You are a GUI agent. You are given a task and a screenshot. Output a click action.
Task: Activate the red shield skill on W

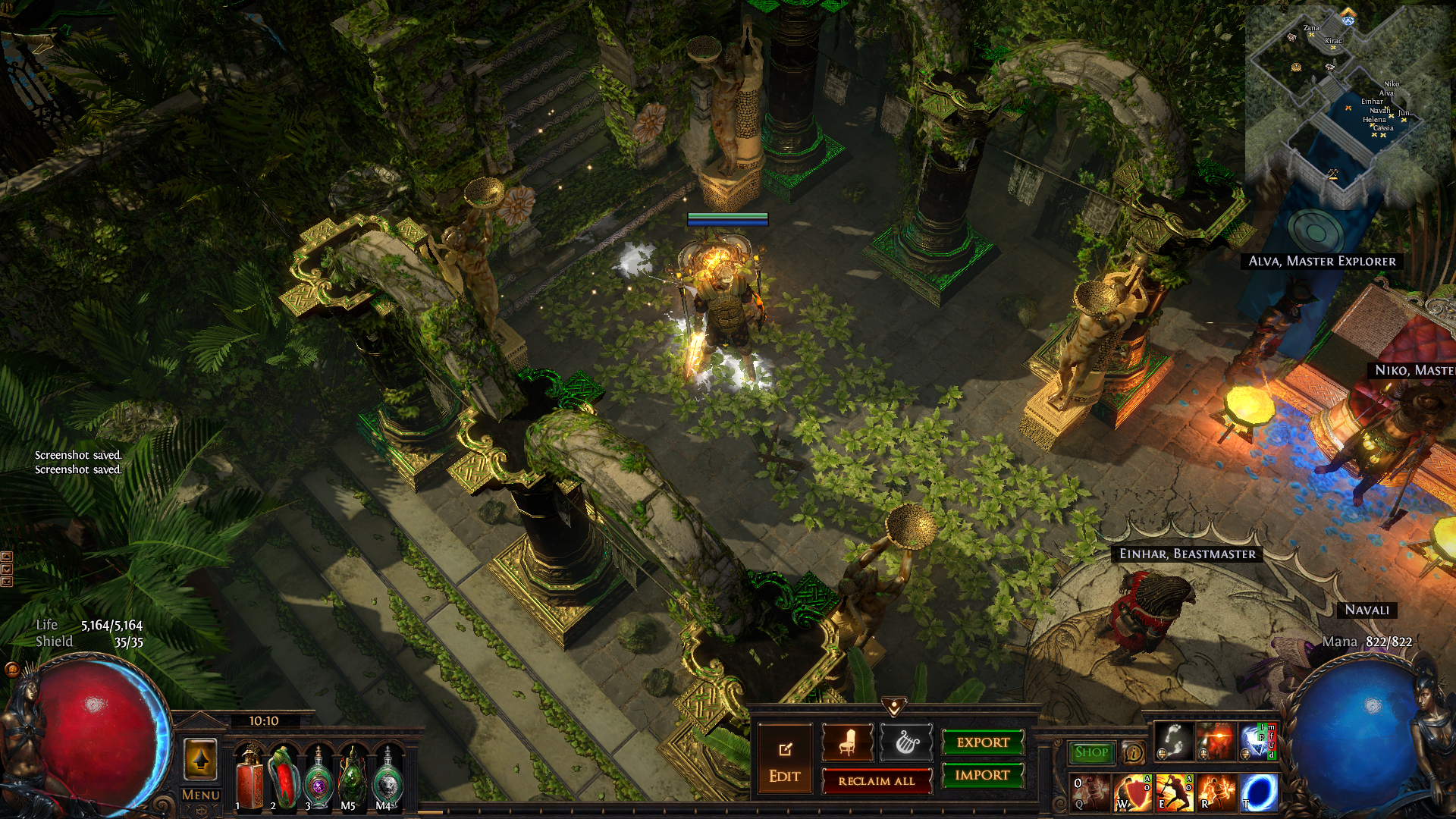click(x=1131, y=793)
